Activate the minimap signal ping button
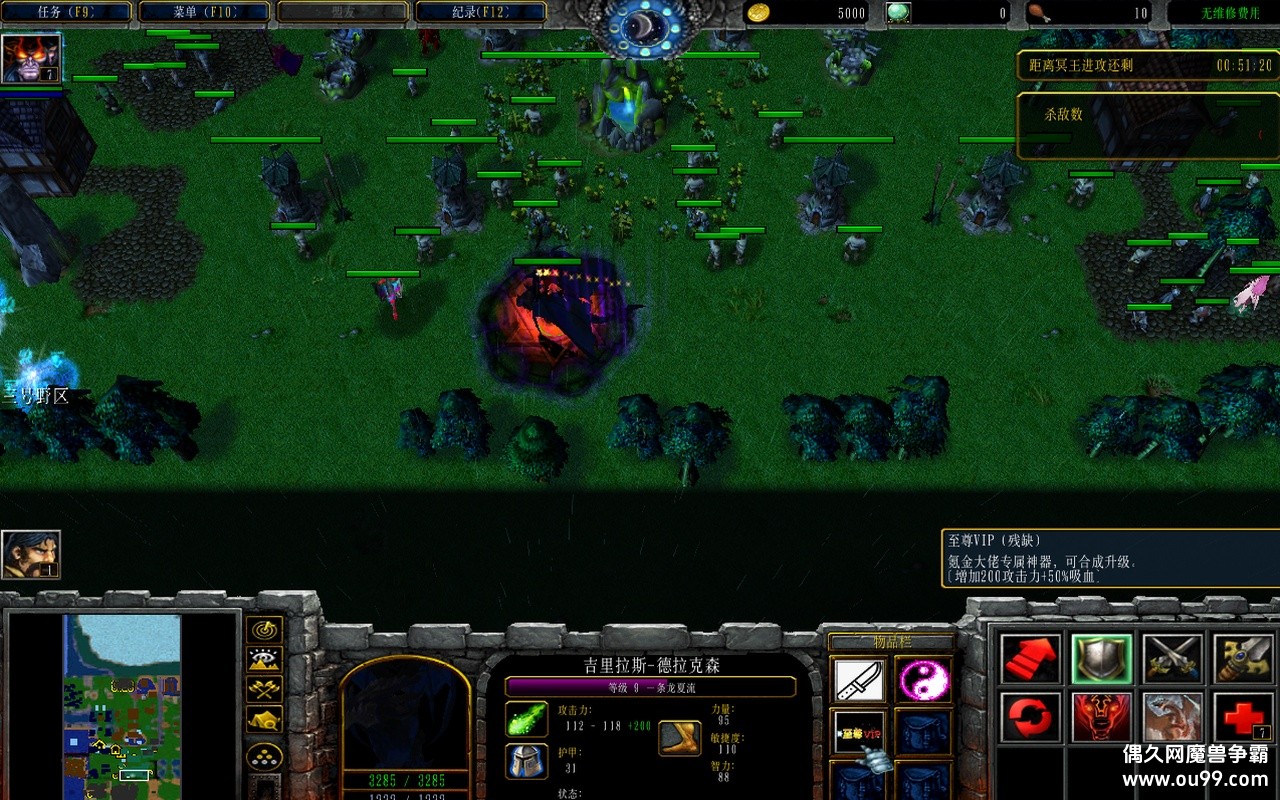Image resolution: width=1280 pixels, height=800 pixels. pos(264,631)
